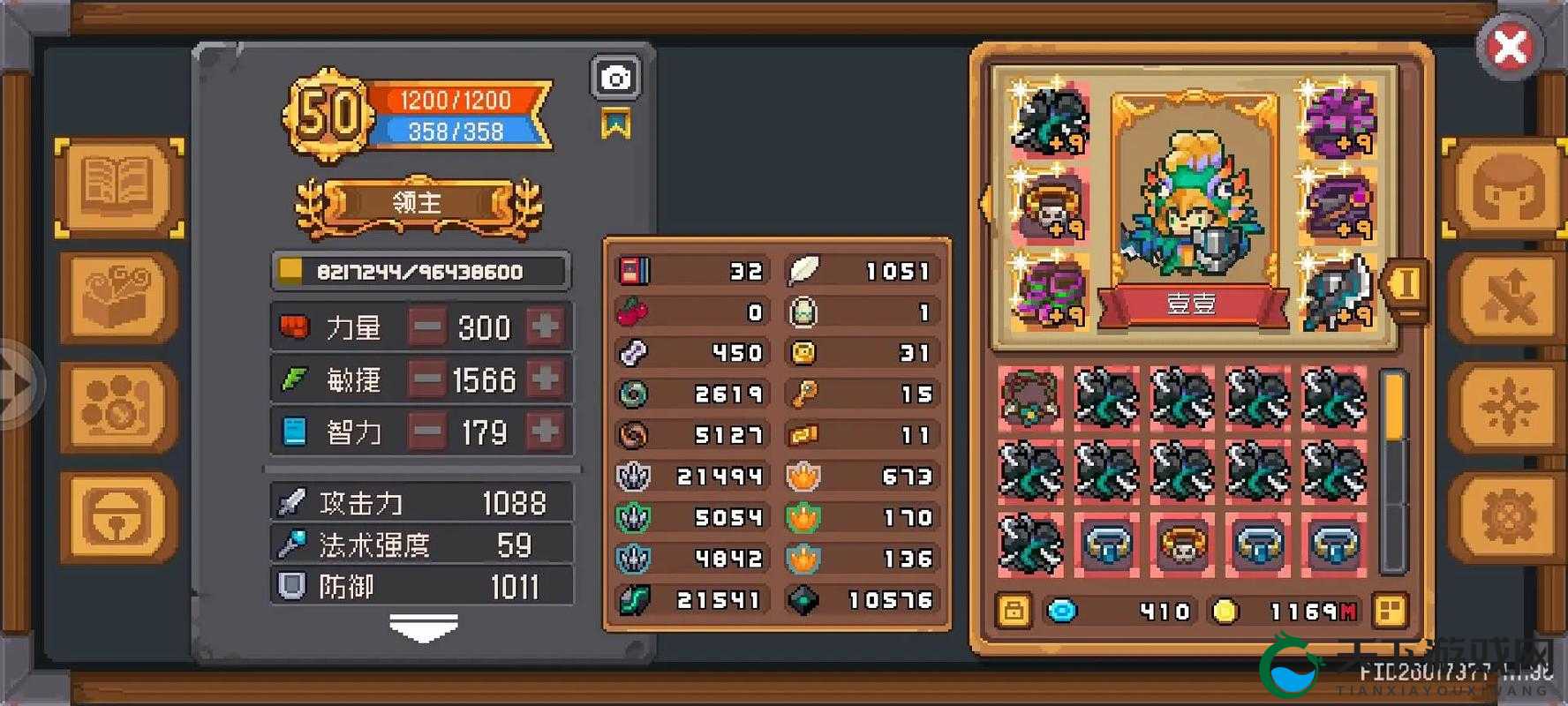
Task: Close the character panel with red X
Action: pos(1510,47)
